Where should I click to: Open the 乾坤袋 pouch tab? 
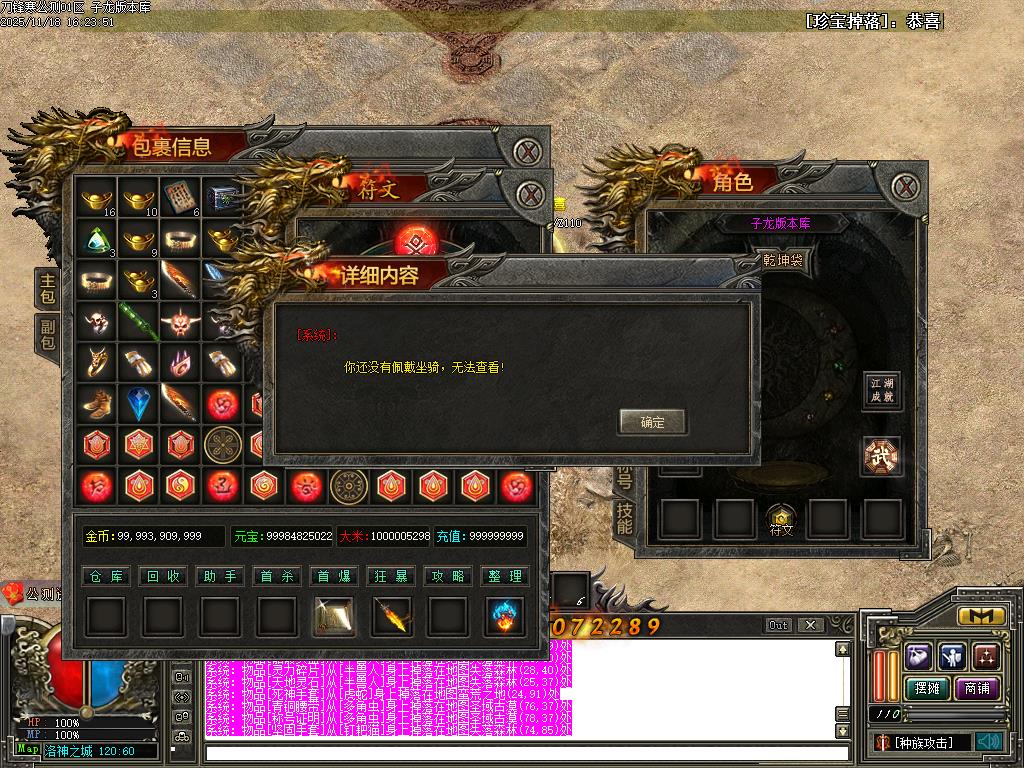tap(782, 261)
